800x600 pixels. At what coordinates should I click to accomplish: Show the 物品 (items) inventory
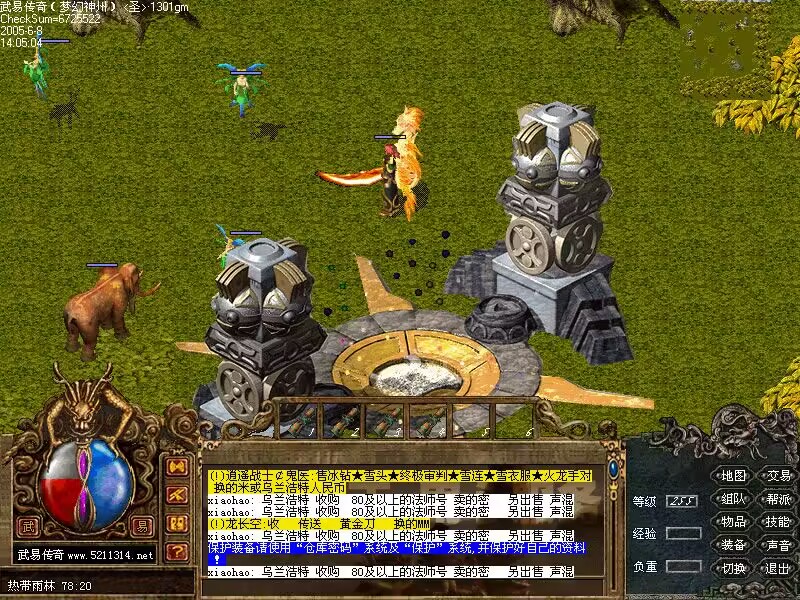pyautogui.click(x=734, y=522)
